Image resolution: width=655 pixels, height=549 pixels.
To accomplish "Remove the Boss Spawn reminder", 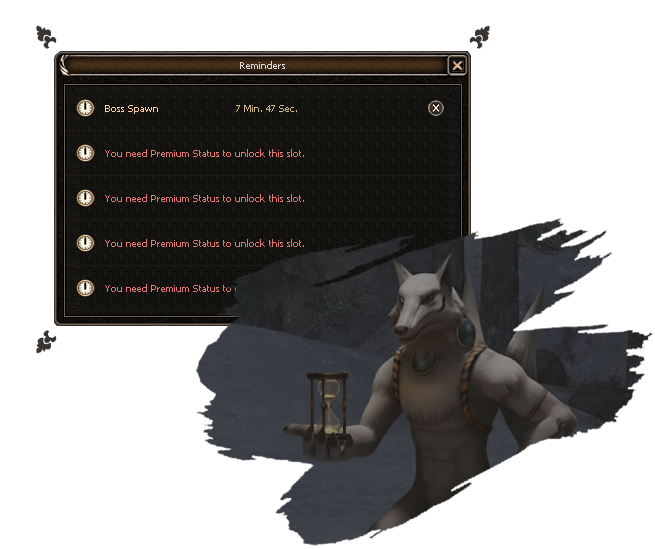I will (x=435, y=108).
